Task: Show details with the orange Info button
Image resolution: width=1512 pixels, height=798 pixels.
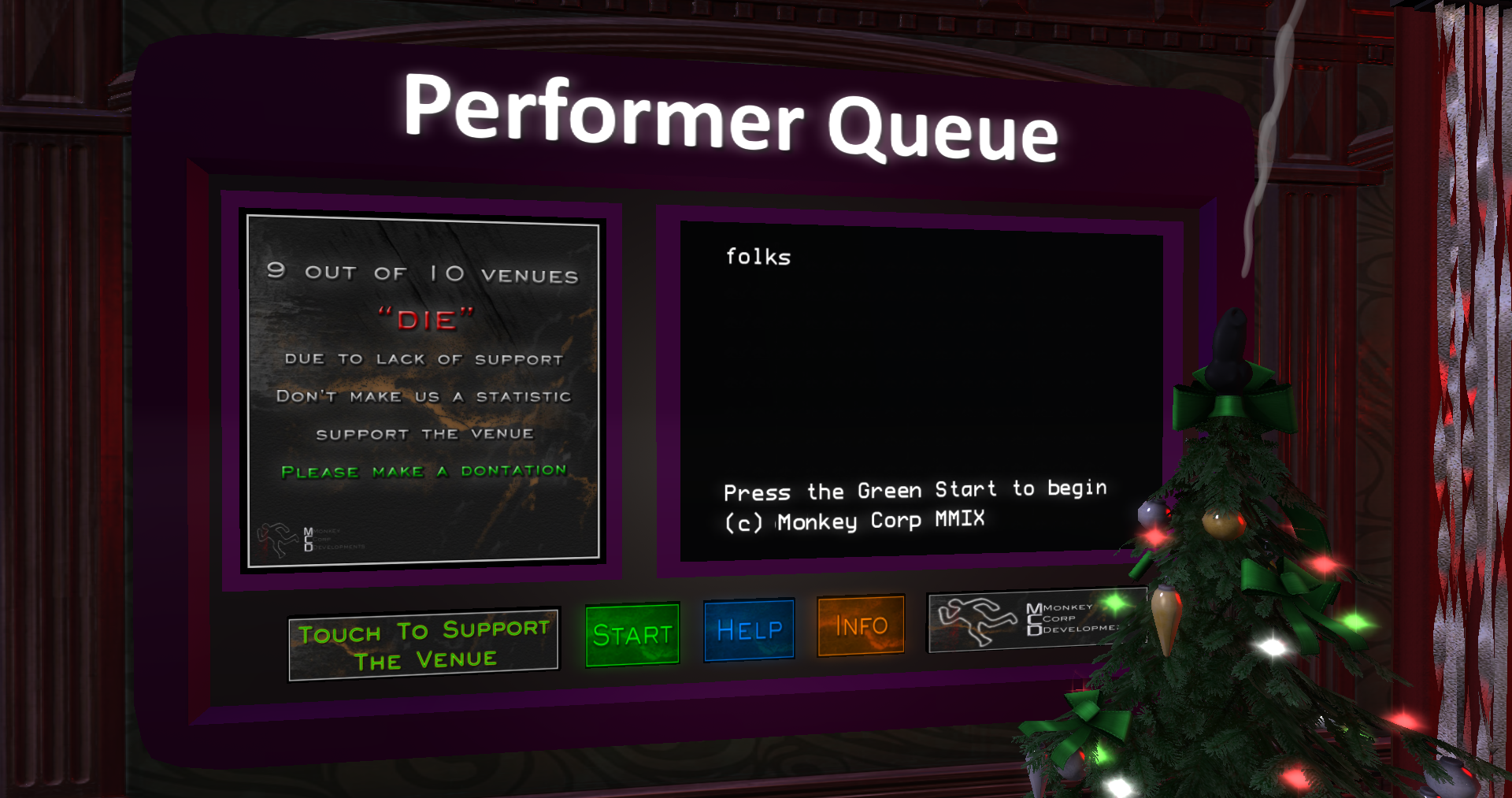Action: [x=861, y=625]
